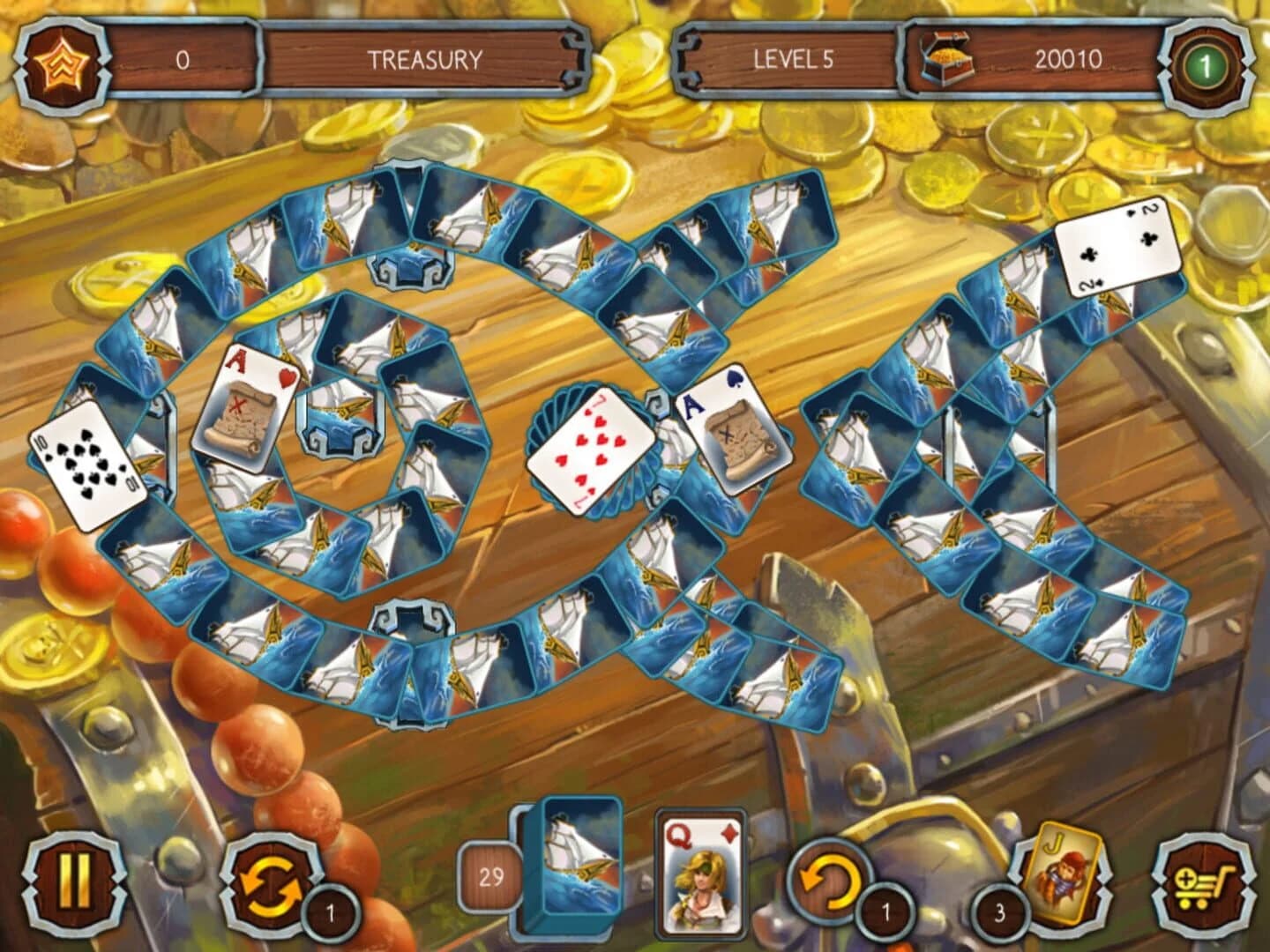1270x952 pixels.
Task: Click the TREASURY title panel
Action: (x=423, y=59)
